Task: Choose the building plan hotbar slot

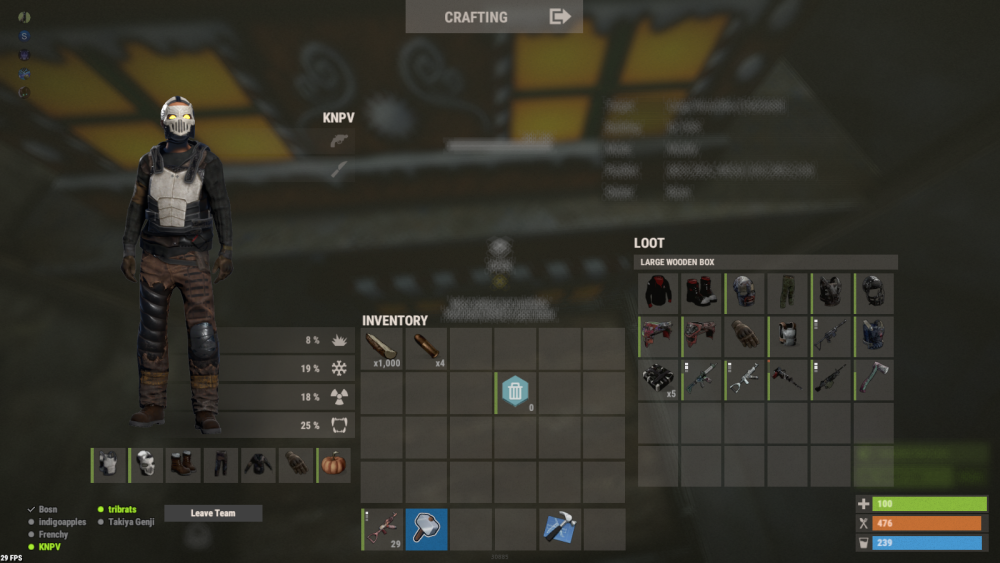Action: (x=559, y=530)
